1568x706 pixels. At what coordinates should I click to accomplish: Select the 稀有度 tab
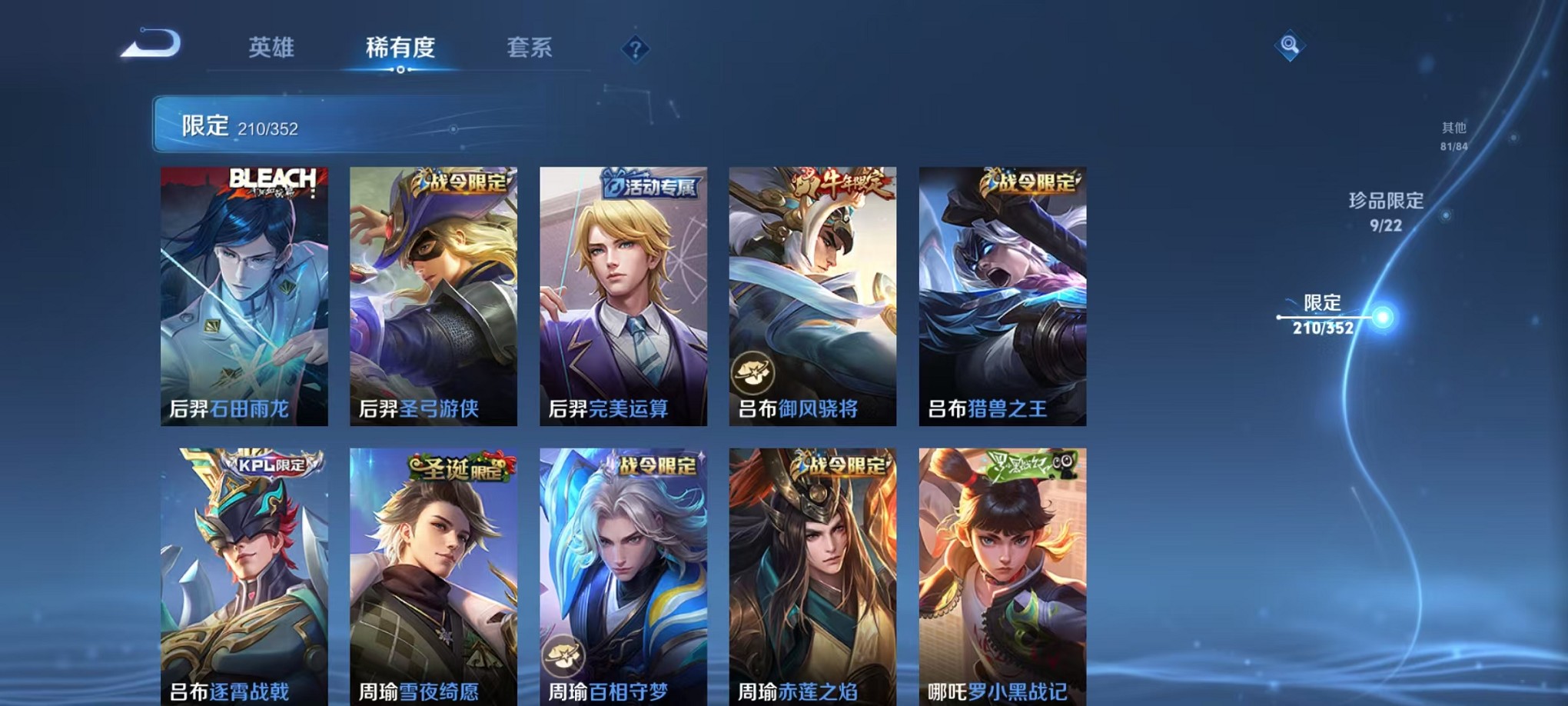(400, 48)
